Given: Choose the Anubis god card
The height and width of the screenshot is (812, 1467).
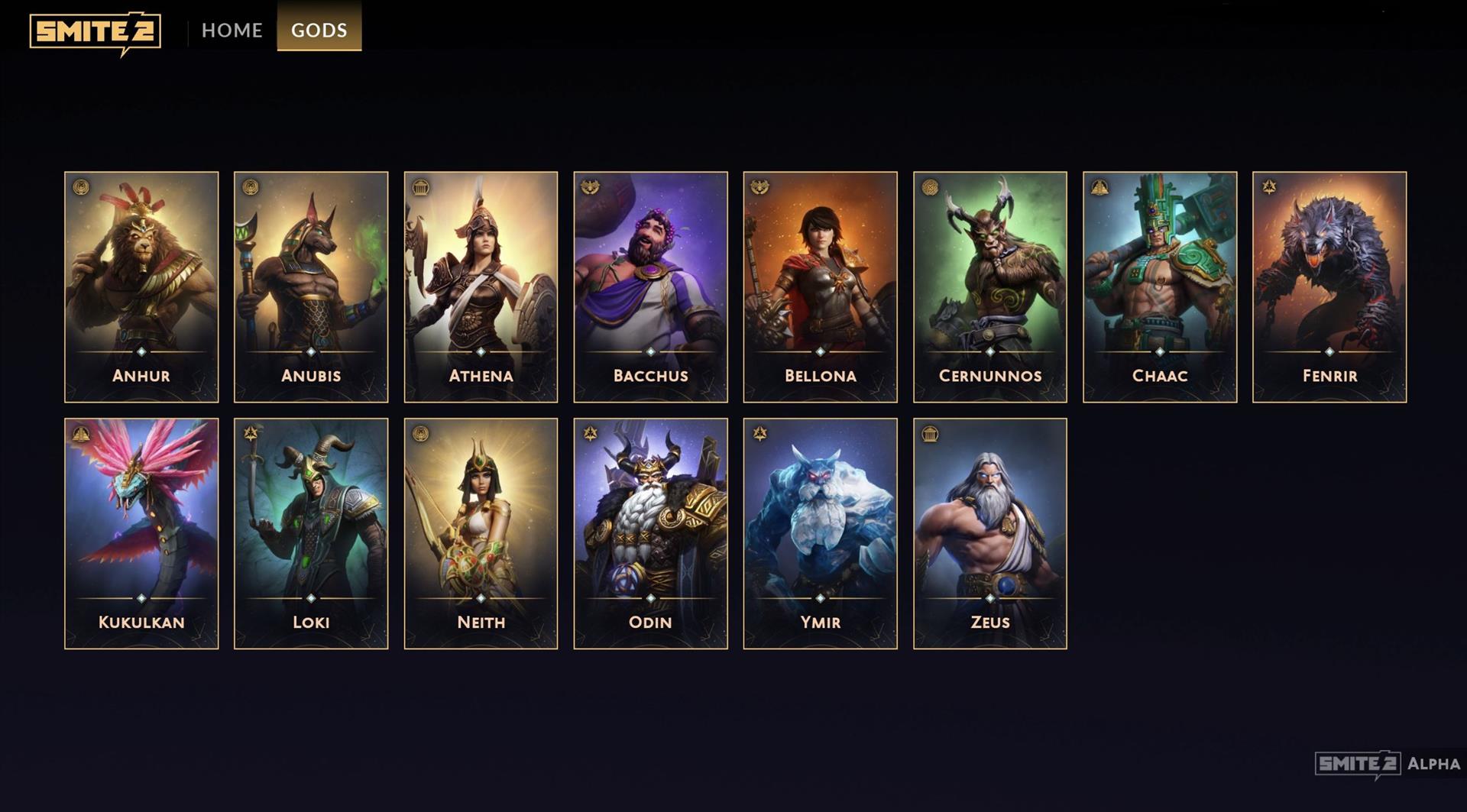Looking at the screenshot, I should coord(311,286).
